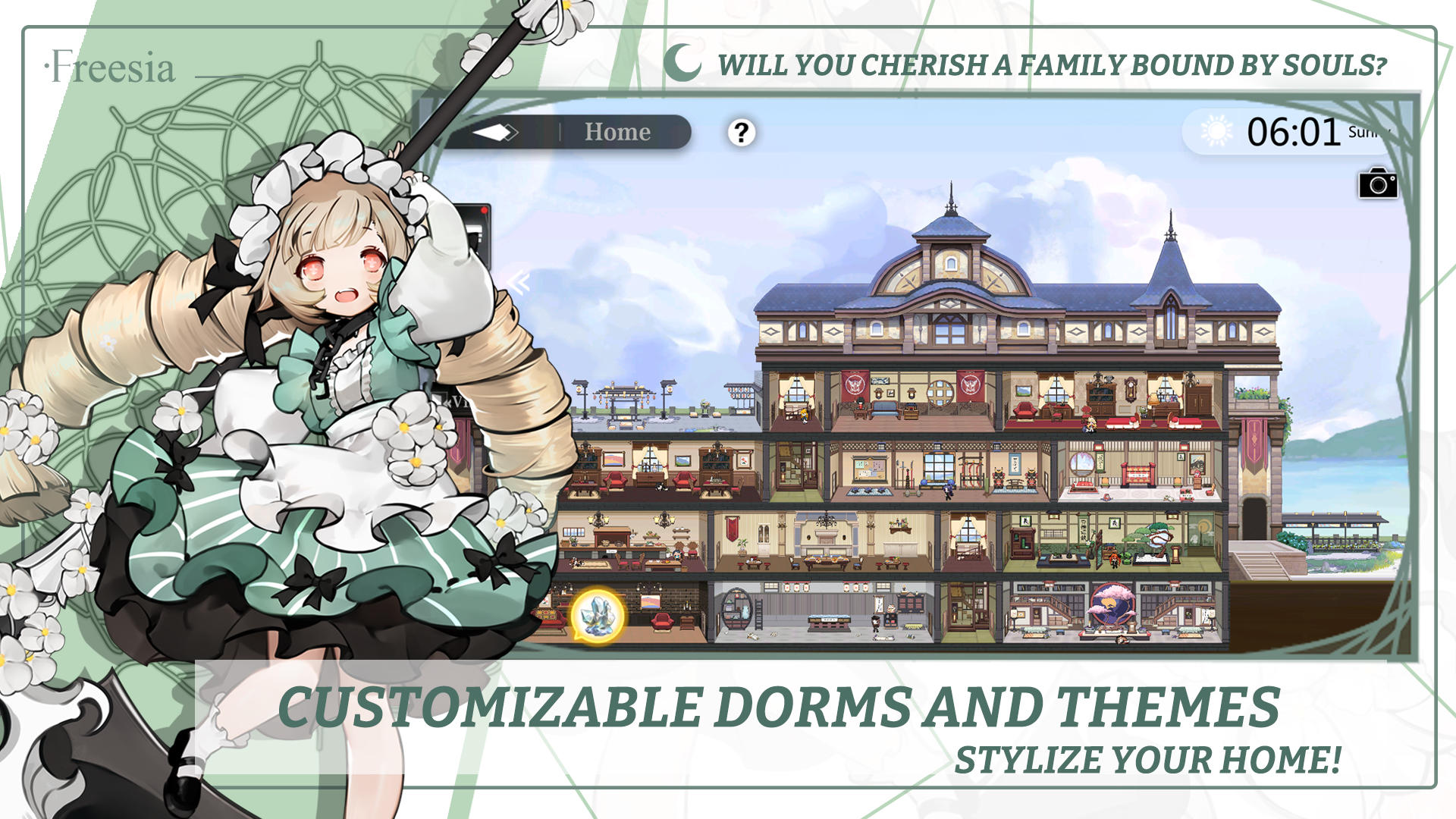Click the Freesia title text
Image resolution: width=1456 pixels, height=819 pixels.
click(x=111, y=67)
